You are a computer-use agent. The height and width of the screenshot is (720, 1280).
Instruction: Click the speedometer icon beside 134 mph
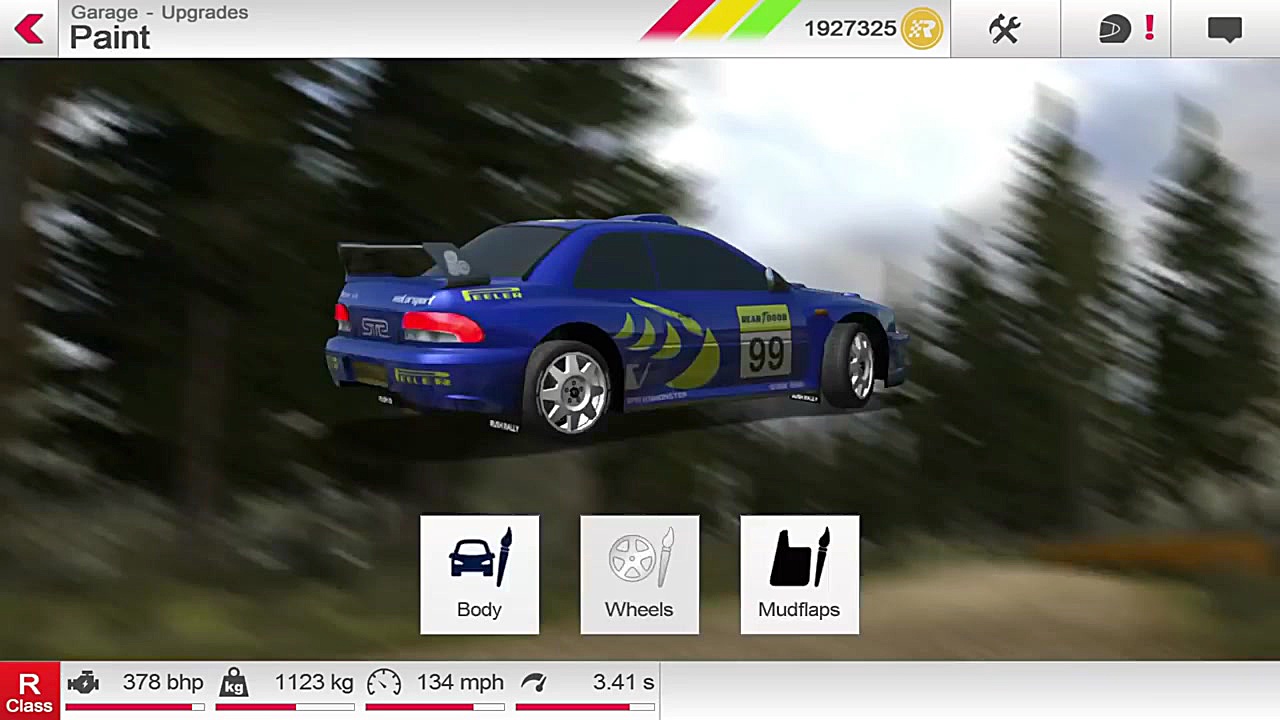[384, 682]
